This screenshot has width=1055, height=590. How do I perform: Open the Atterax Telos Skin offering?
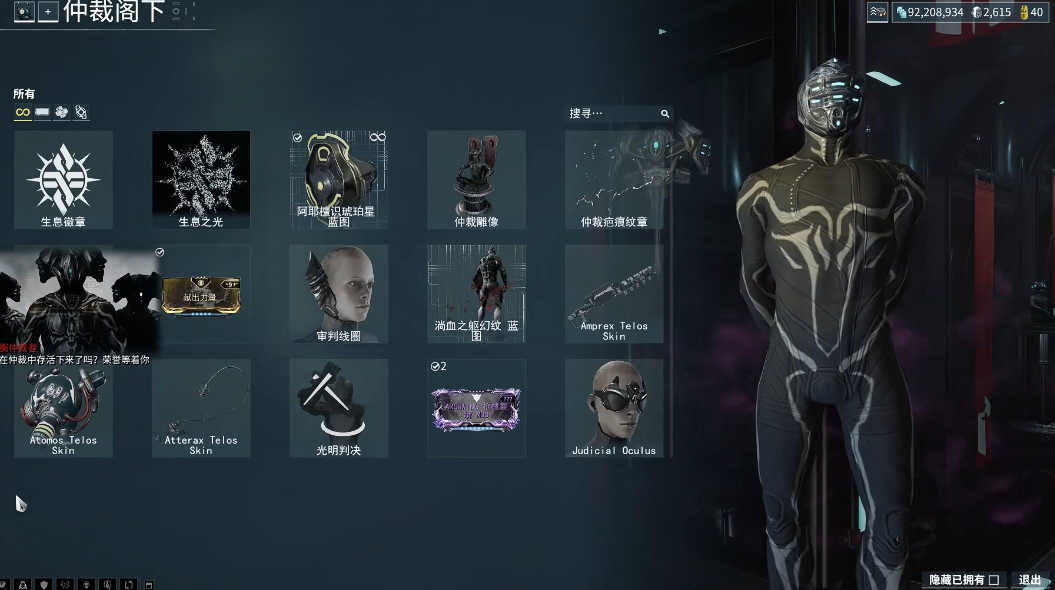click(201, 408)
